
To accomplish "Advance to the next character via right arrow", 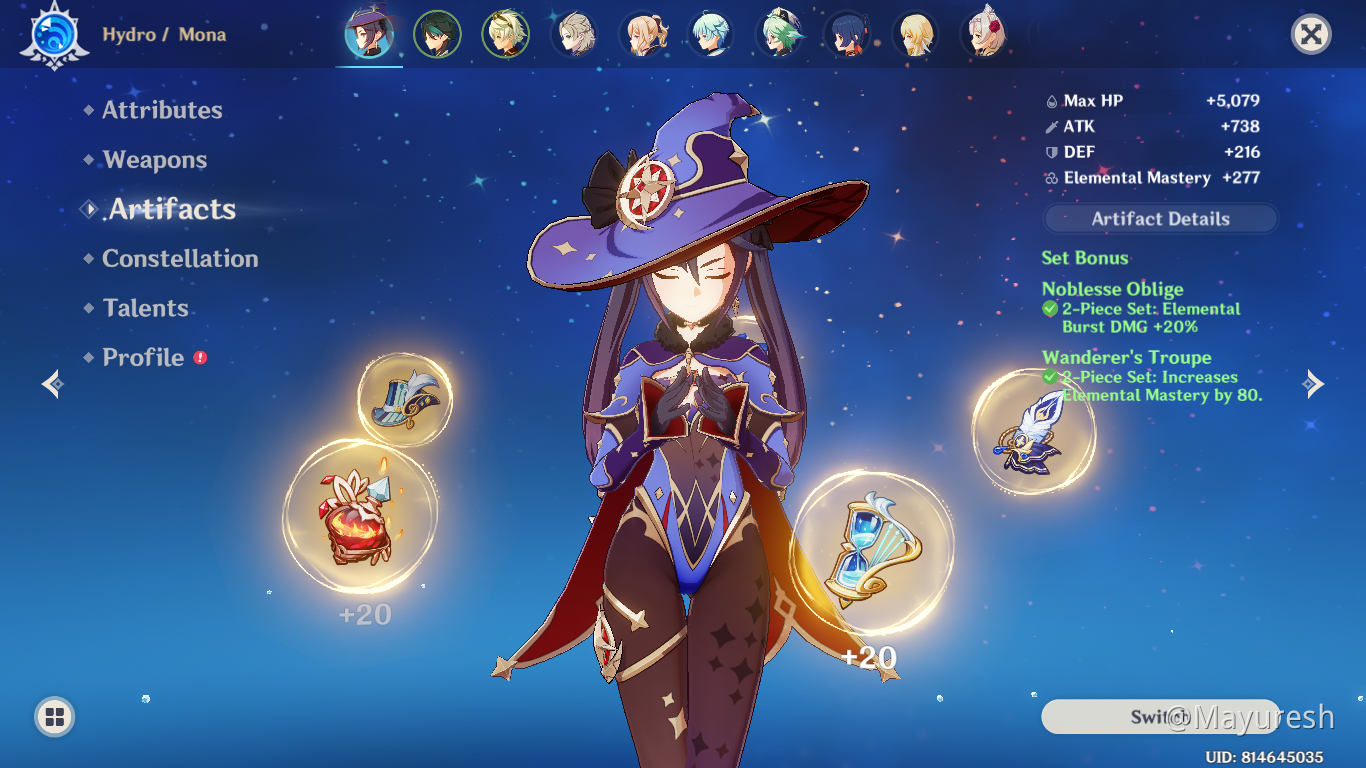I will point(1315,384).
